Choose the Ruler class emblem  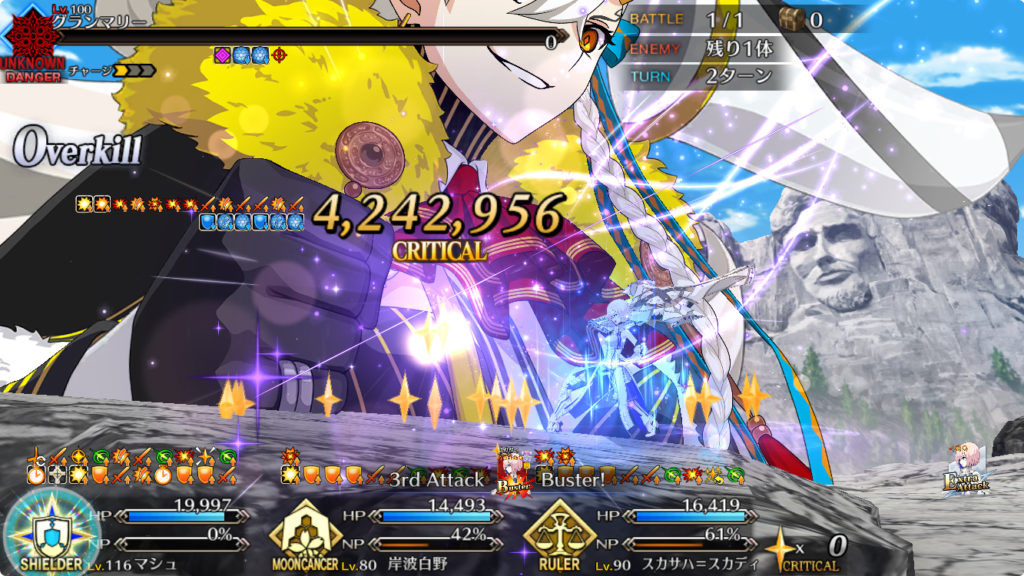click(560, 531)
